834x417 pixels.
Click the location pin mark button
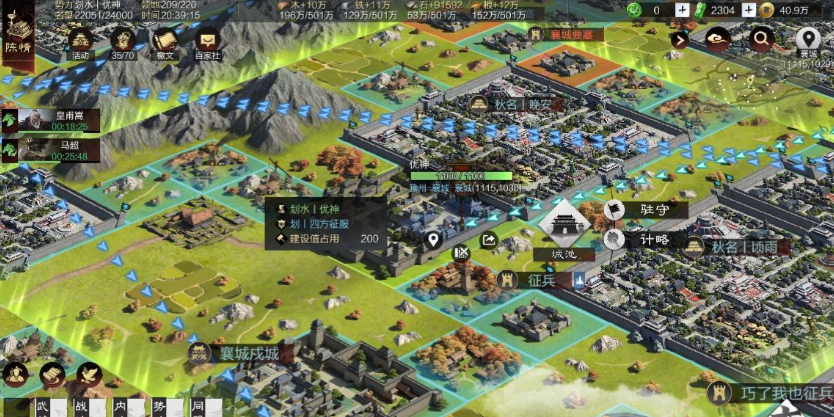tap(433, 240)
